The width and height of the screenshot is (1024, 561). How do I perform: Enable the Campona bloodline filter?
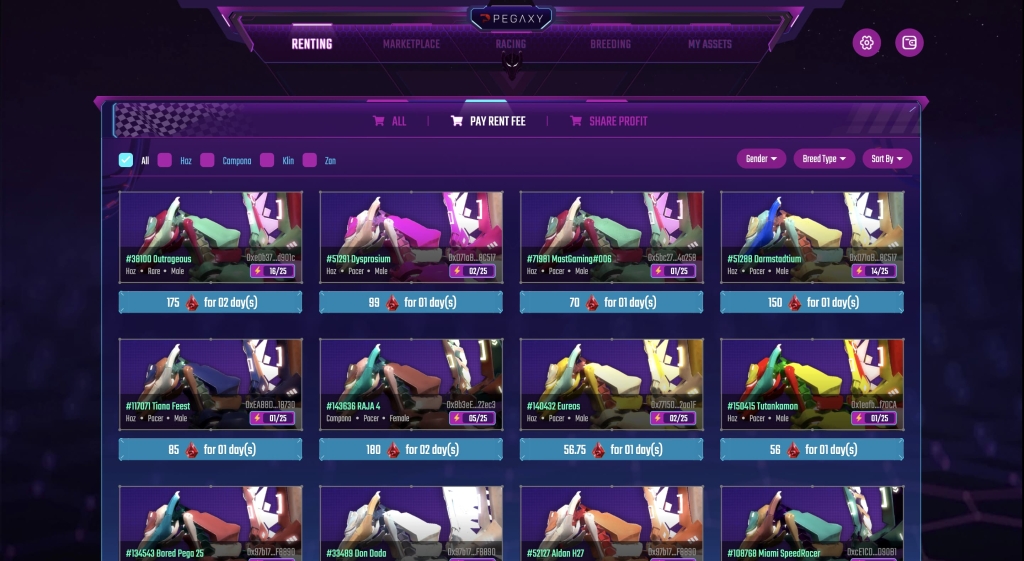pyautogui.click(x=207, y=160)
